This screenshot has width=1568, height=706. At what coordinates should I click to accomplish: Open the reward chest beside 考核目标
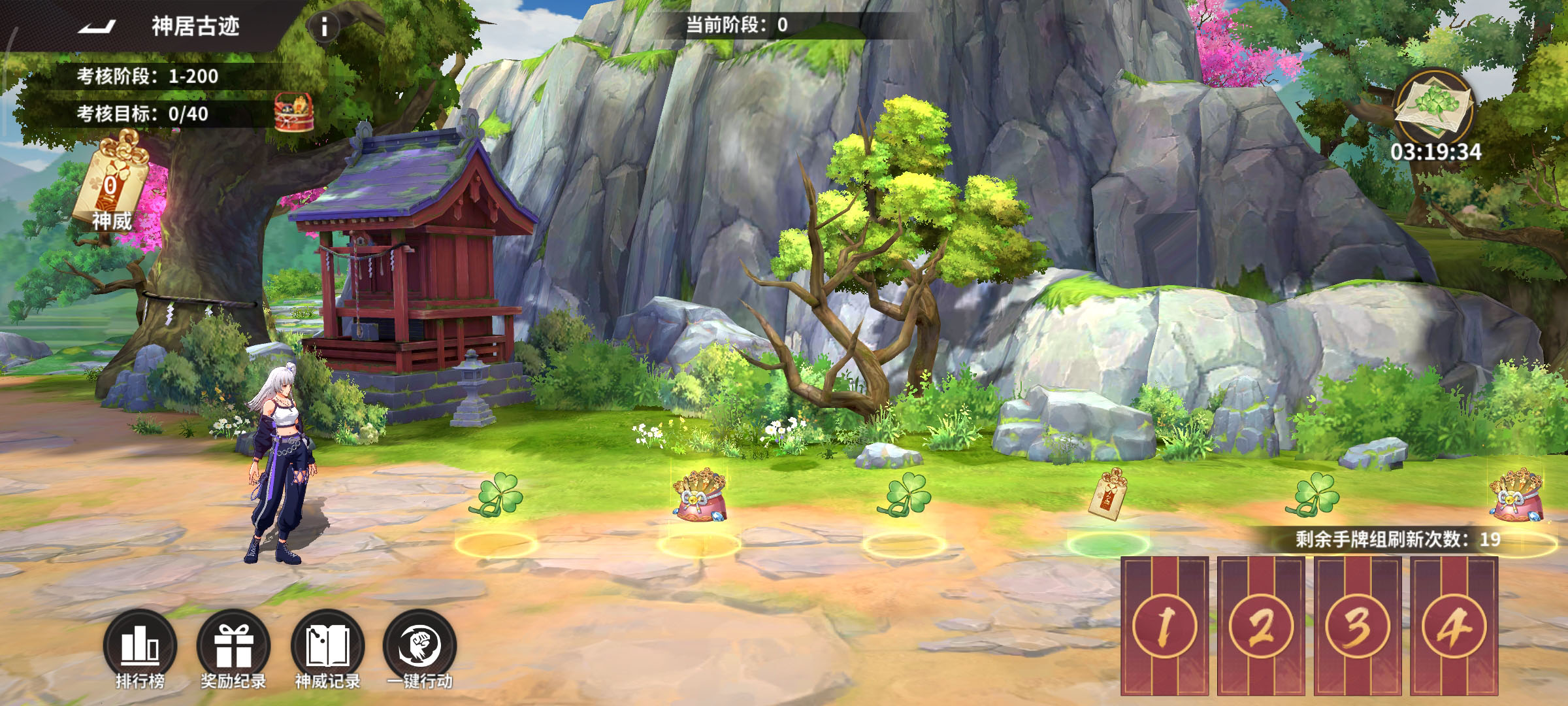[293, 112]
